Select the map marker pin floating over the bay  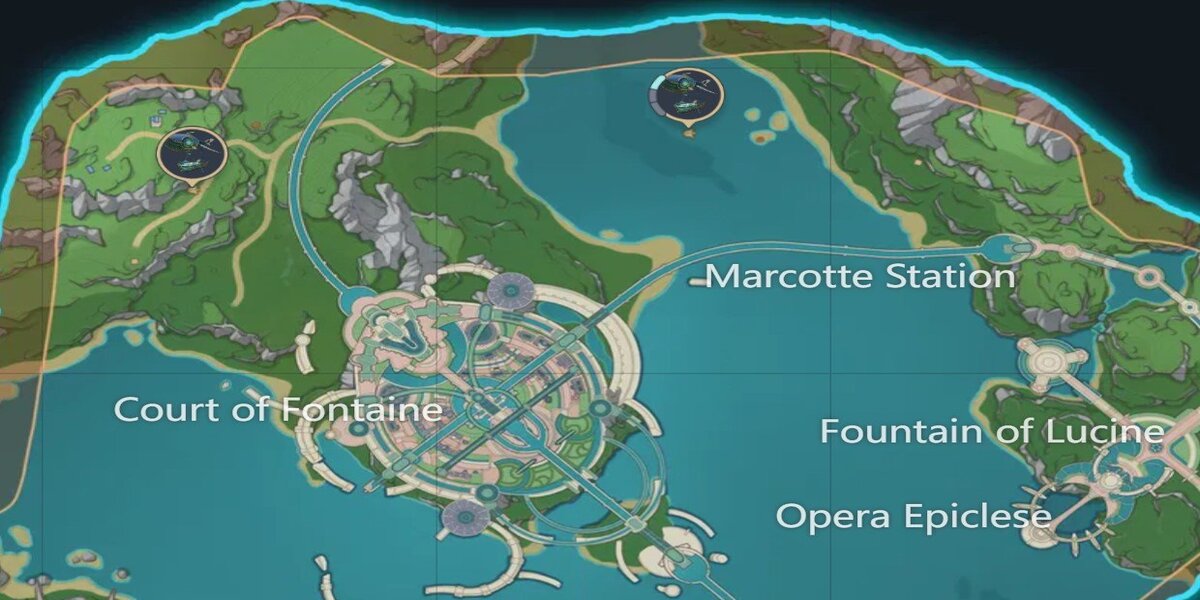[685, 97]
